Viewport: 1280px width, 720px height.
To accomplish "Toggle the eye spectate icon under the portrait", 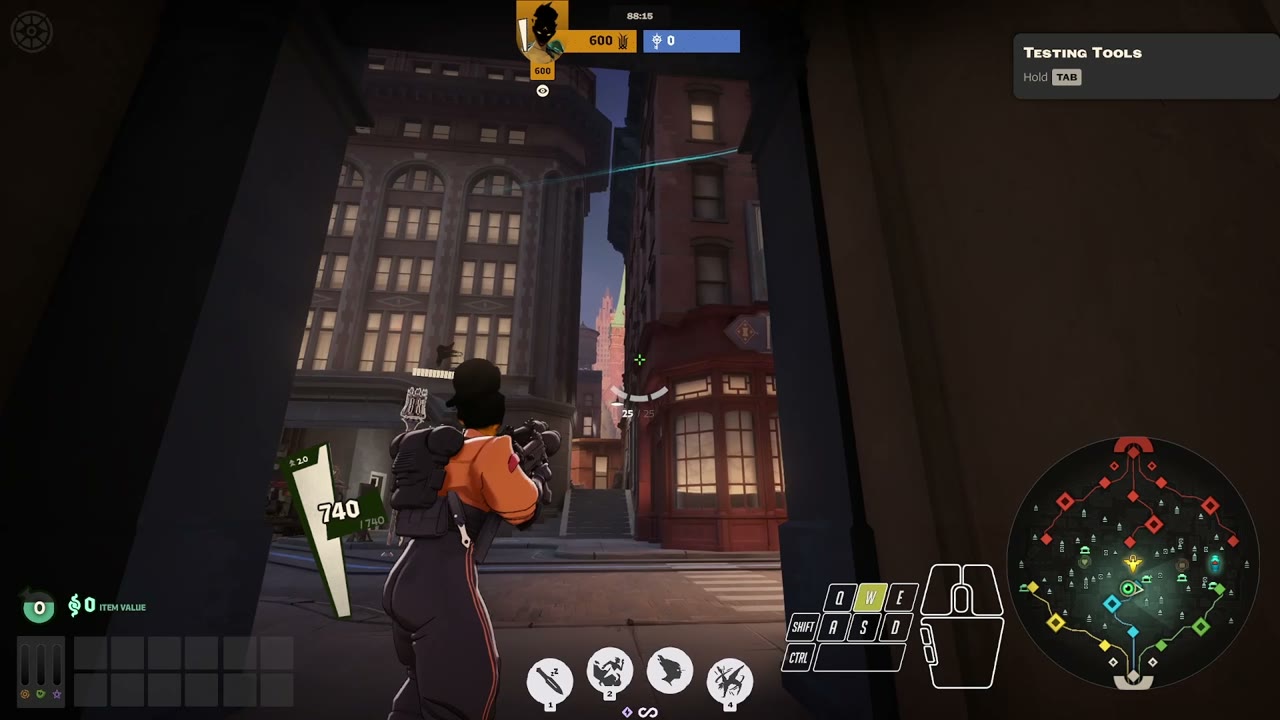I will (x=543, y=91).
